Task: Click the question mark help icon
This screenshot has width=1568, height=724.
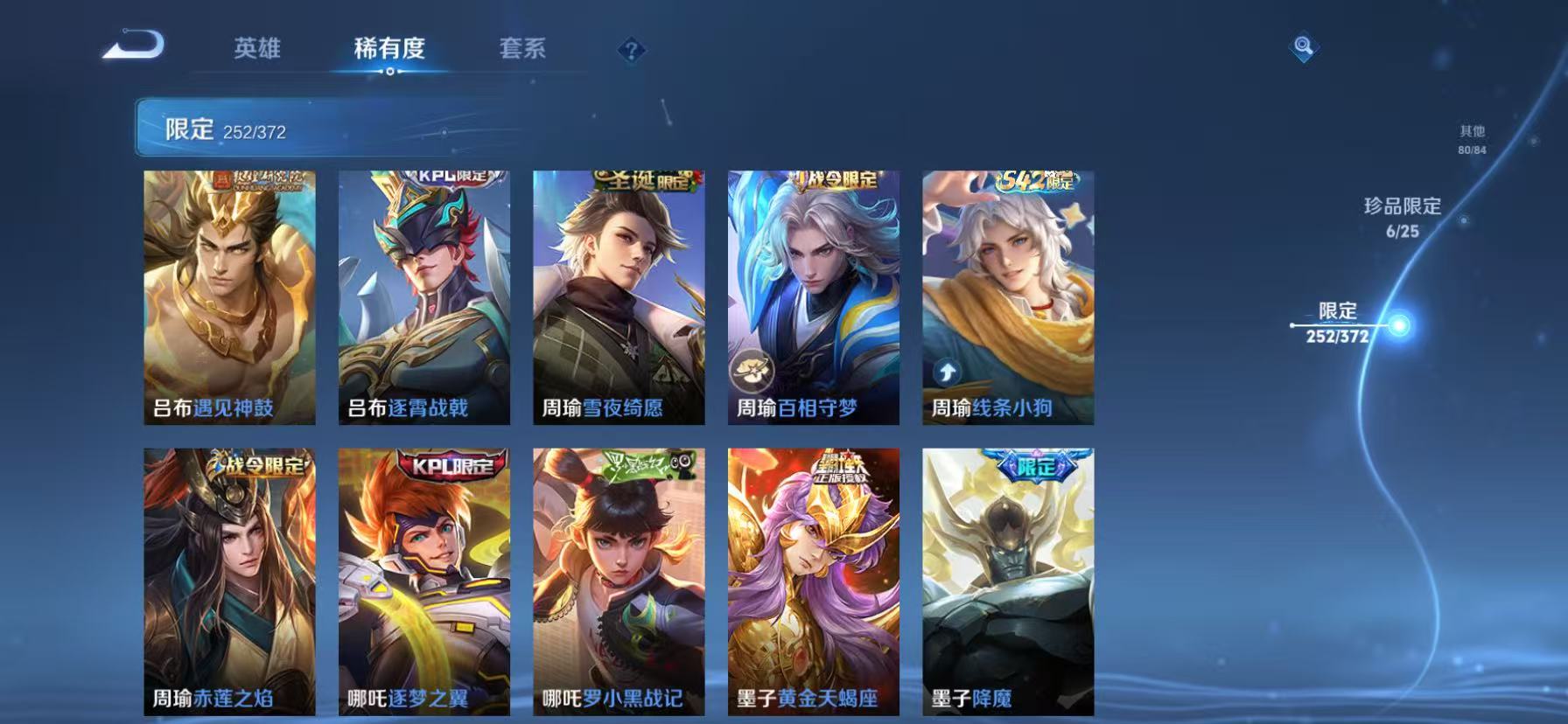Action: (x=632, y=51)
